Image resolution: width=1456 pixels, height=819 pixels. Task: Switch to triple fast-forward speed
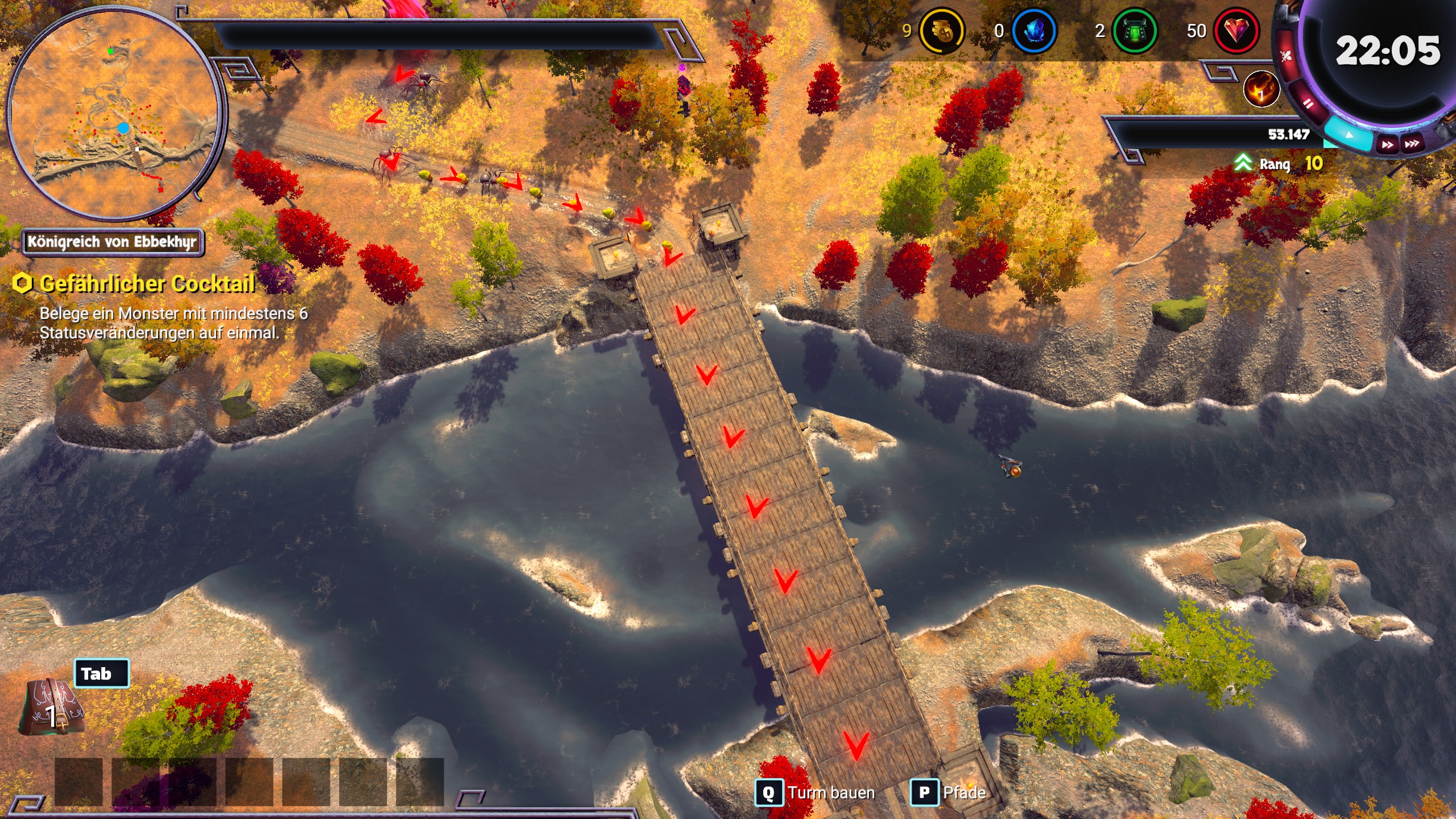1412,143
